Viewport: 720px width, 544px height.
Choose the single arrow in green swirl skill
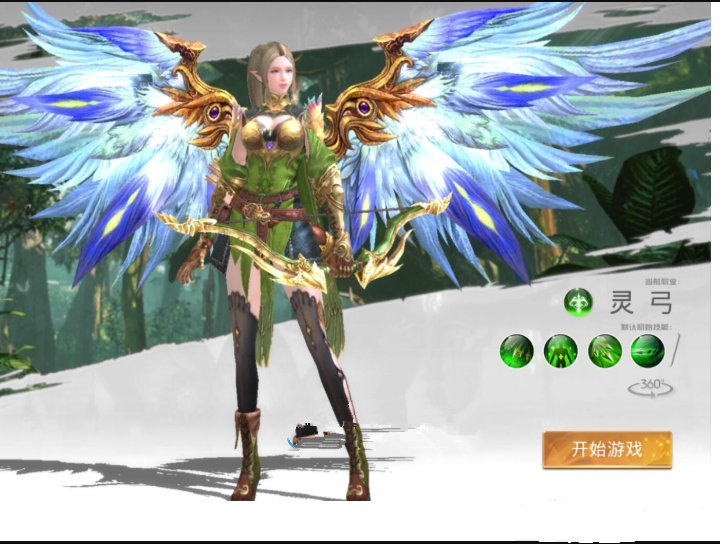click(647, 351)
